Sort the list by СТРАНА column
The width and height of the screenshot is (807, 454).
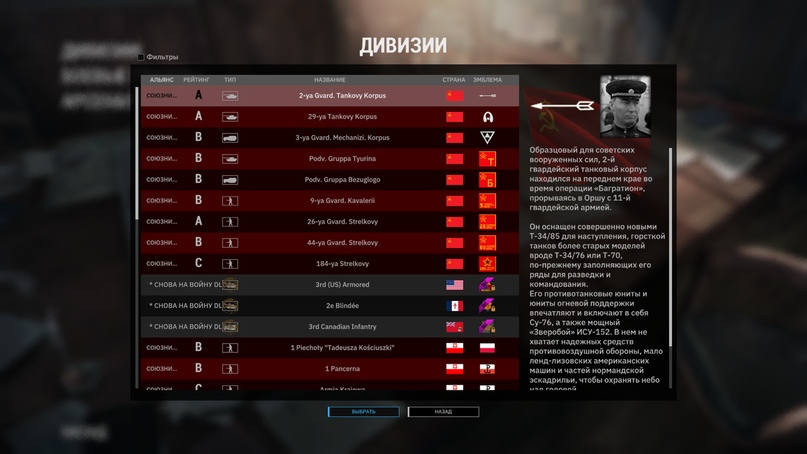click(x=454, y=80)
